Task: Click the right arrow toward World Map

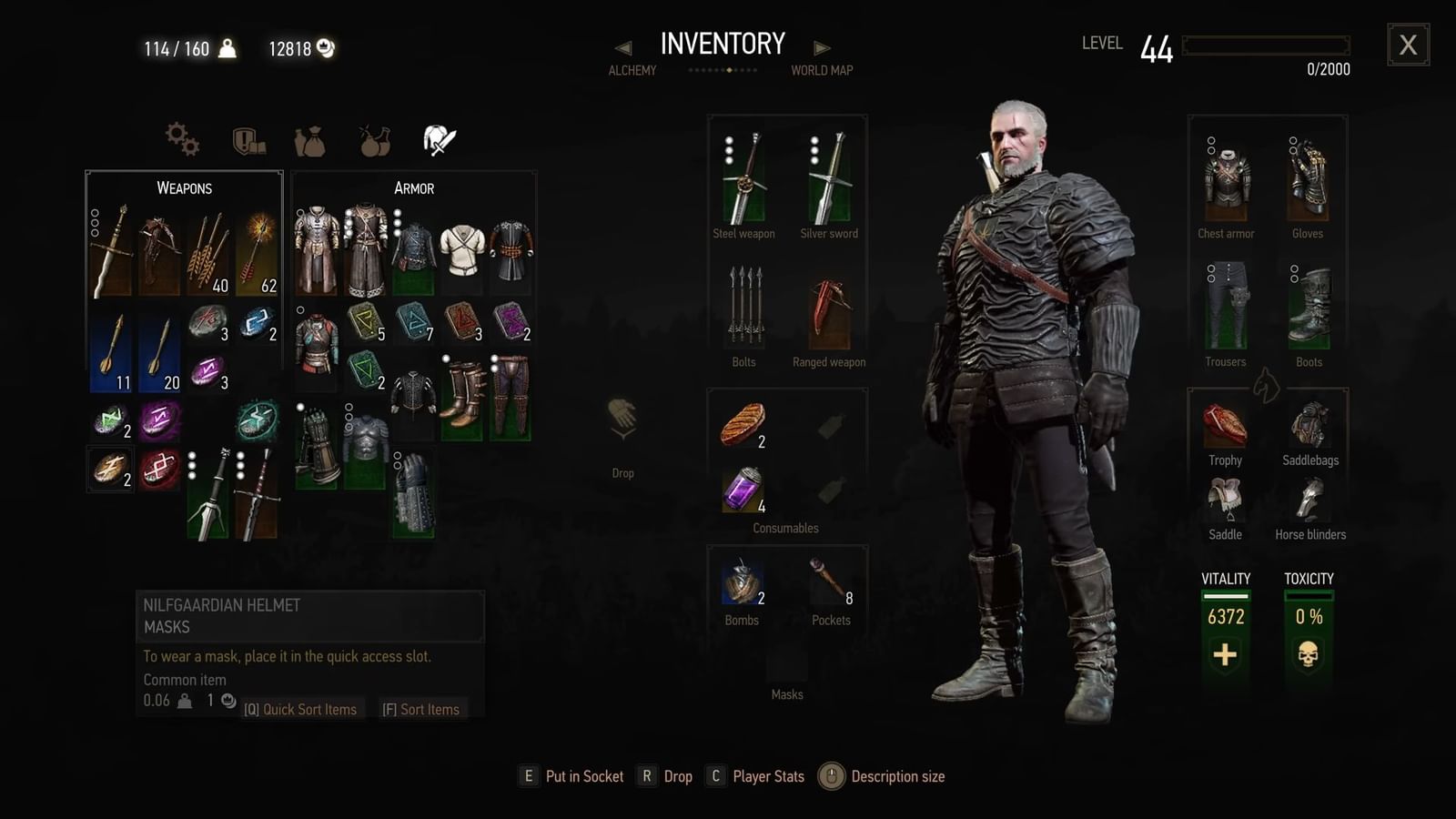Action: pos(822,48)
